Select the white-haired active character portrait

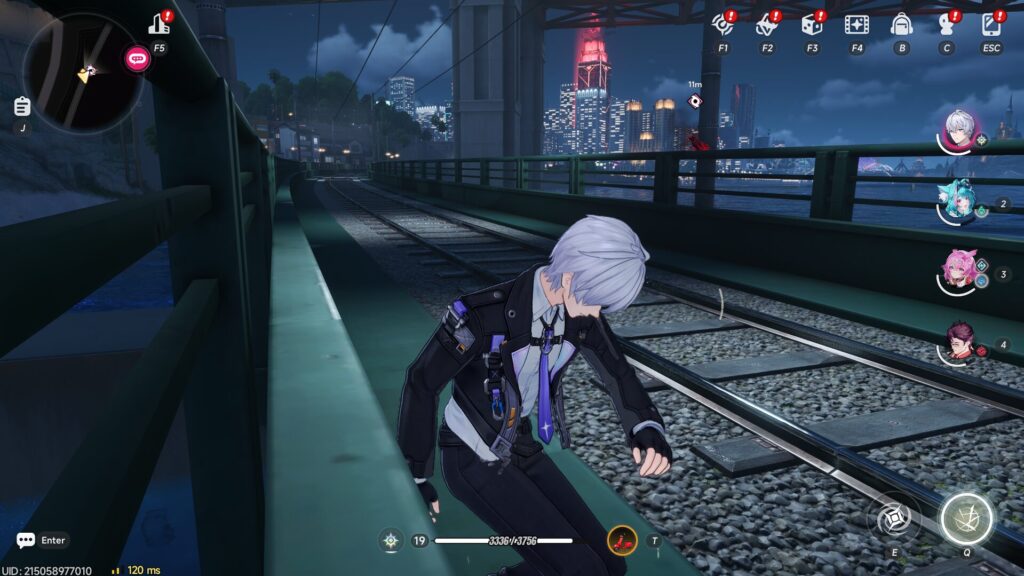pyautogui.click(x=961, y=131)
